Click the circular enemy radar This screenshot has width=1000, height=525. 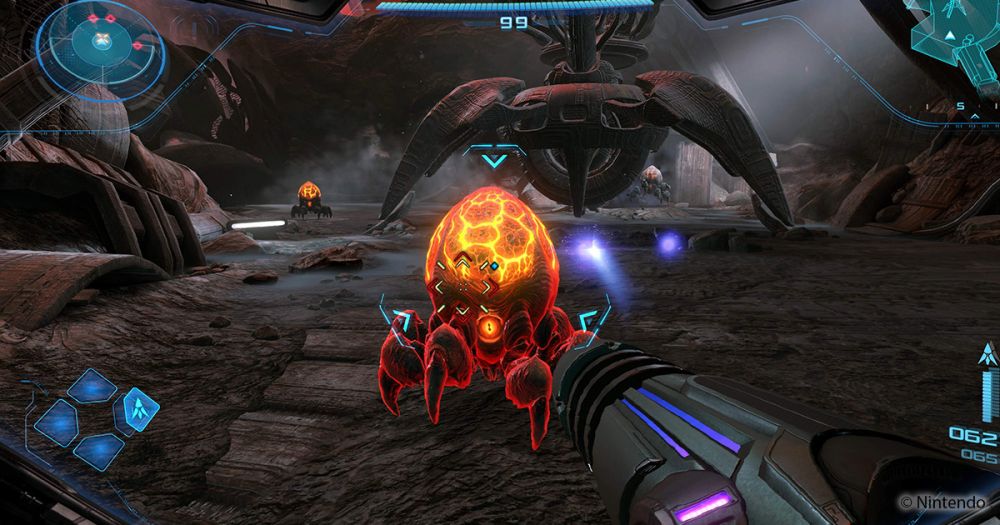[100, 45]
